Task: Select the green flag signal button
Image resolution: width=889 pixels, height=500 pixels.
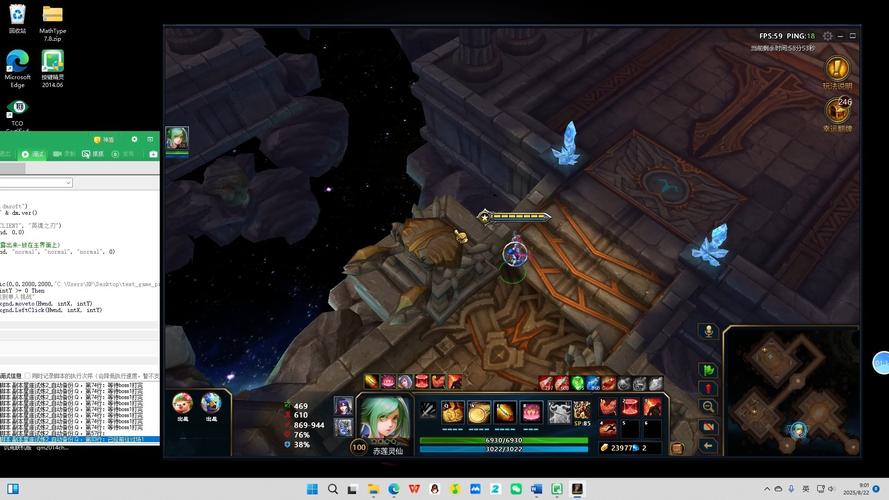Action: coord(708,370)
